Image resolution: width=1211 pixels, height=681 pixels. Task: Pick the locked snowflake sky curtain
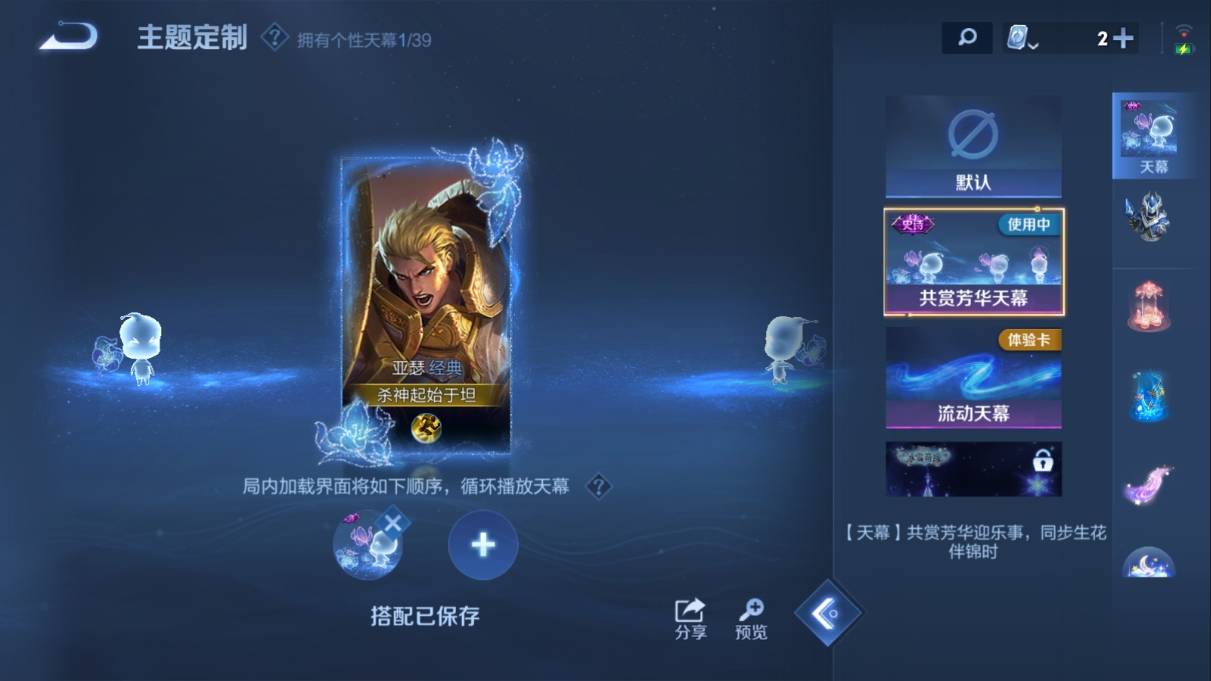[x=973, y=469]
